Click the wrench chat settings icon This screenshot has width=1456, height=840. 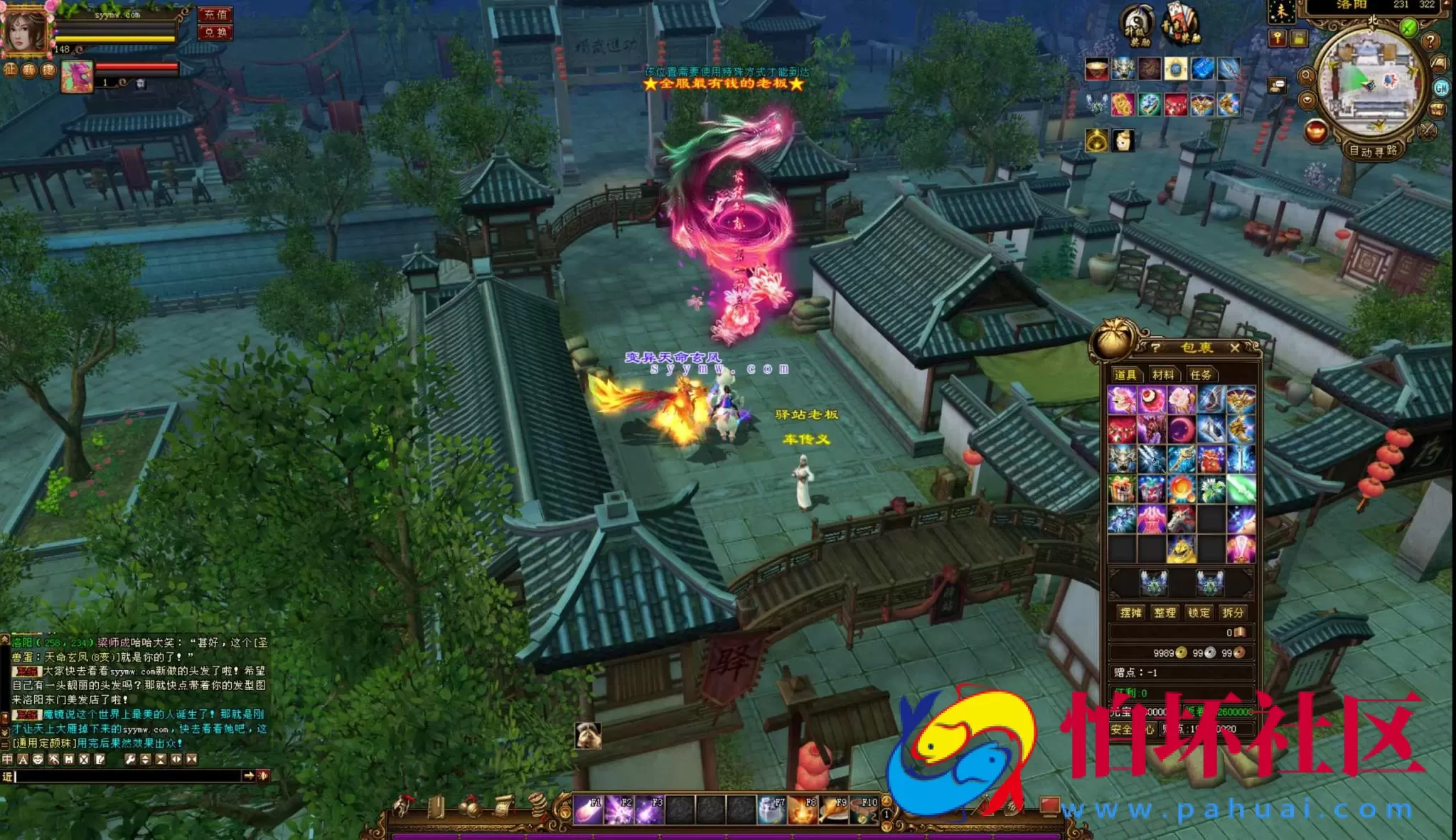click(132, 760)
